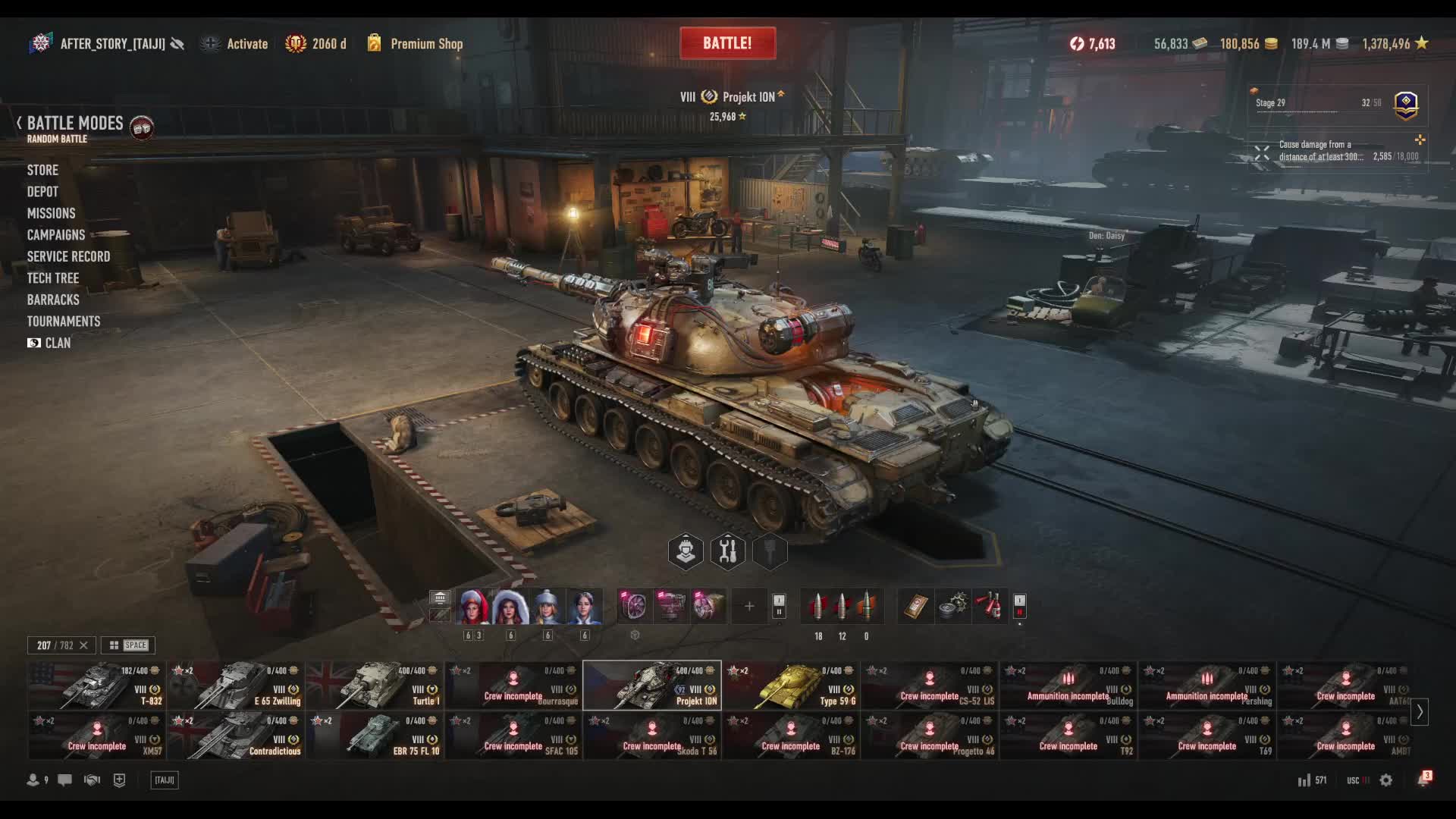
Task: Show the Campaigns page
Action: [56, 235]
